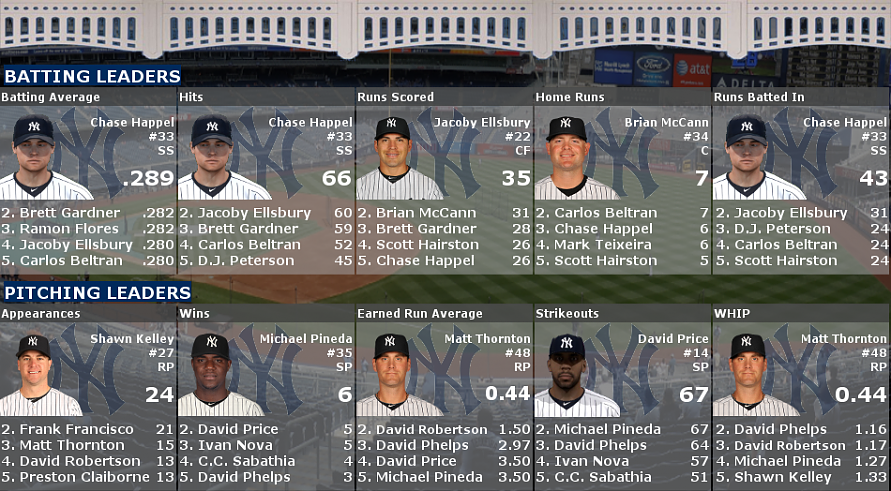
Task: Click Shawn Kelley's Appearances leader photo
Action: 34,375
